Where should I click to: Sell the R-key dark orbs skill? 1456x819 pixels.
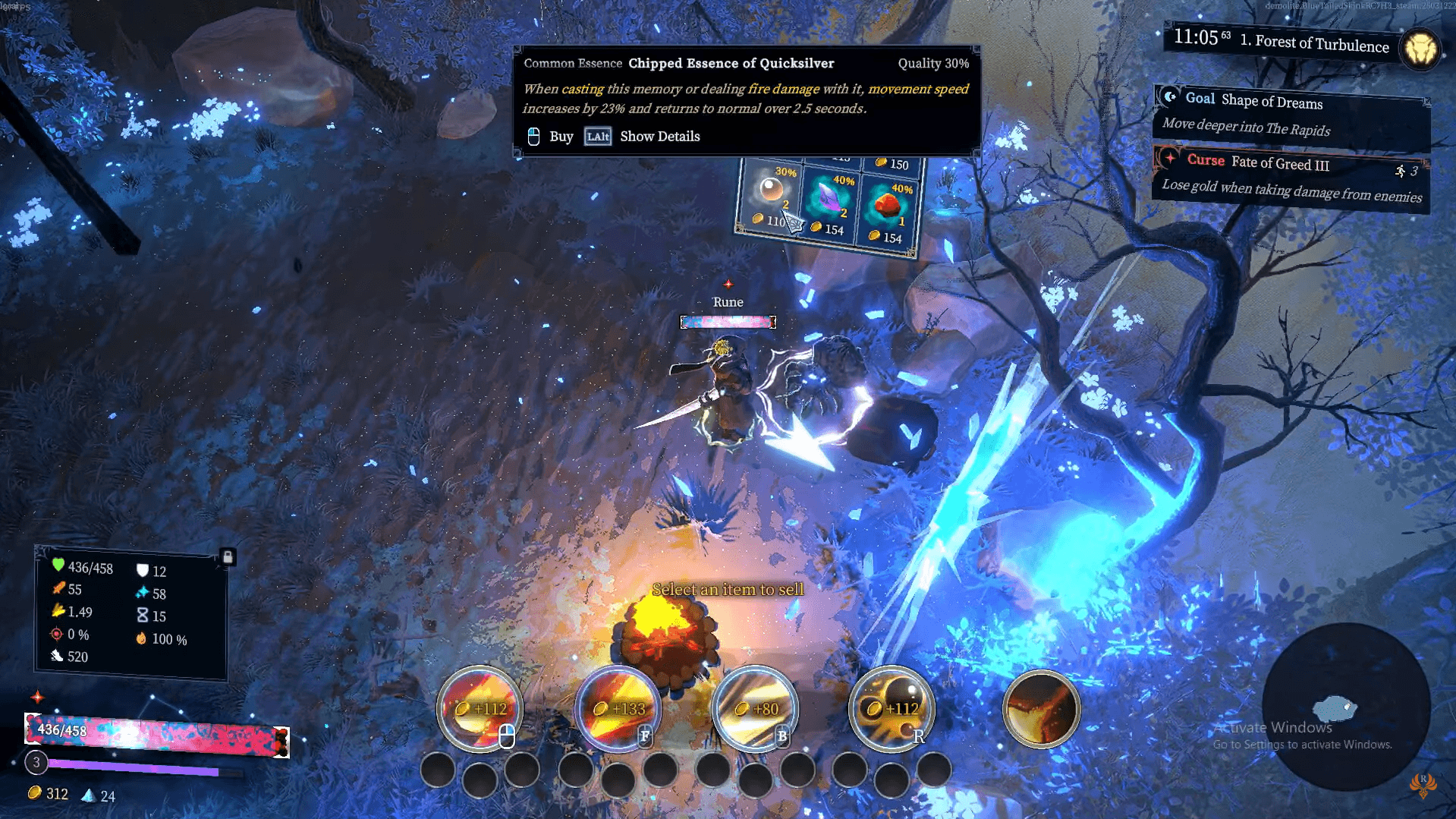pyautogui.click(x=892, y=709)
